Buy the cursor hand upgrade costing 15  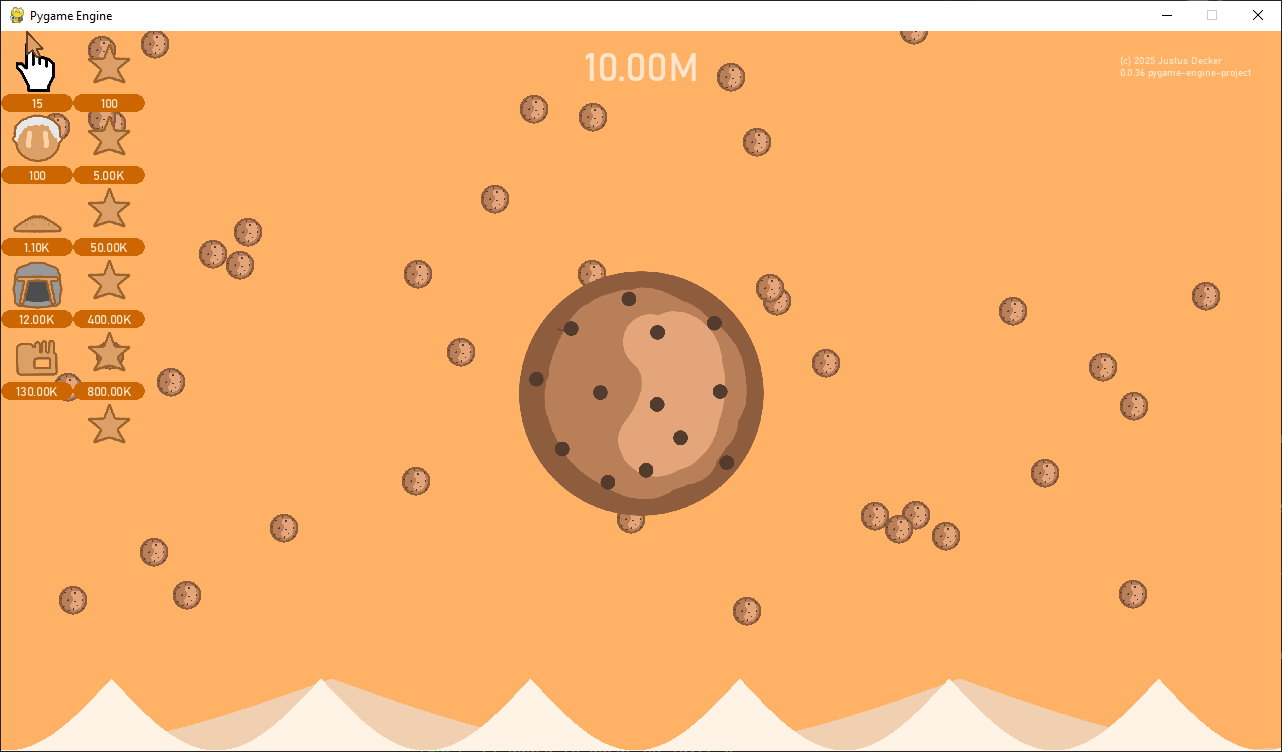click(37, 68)
